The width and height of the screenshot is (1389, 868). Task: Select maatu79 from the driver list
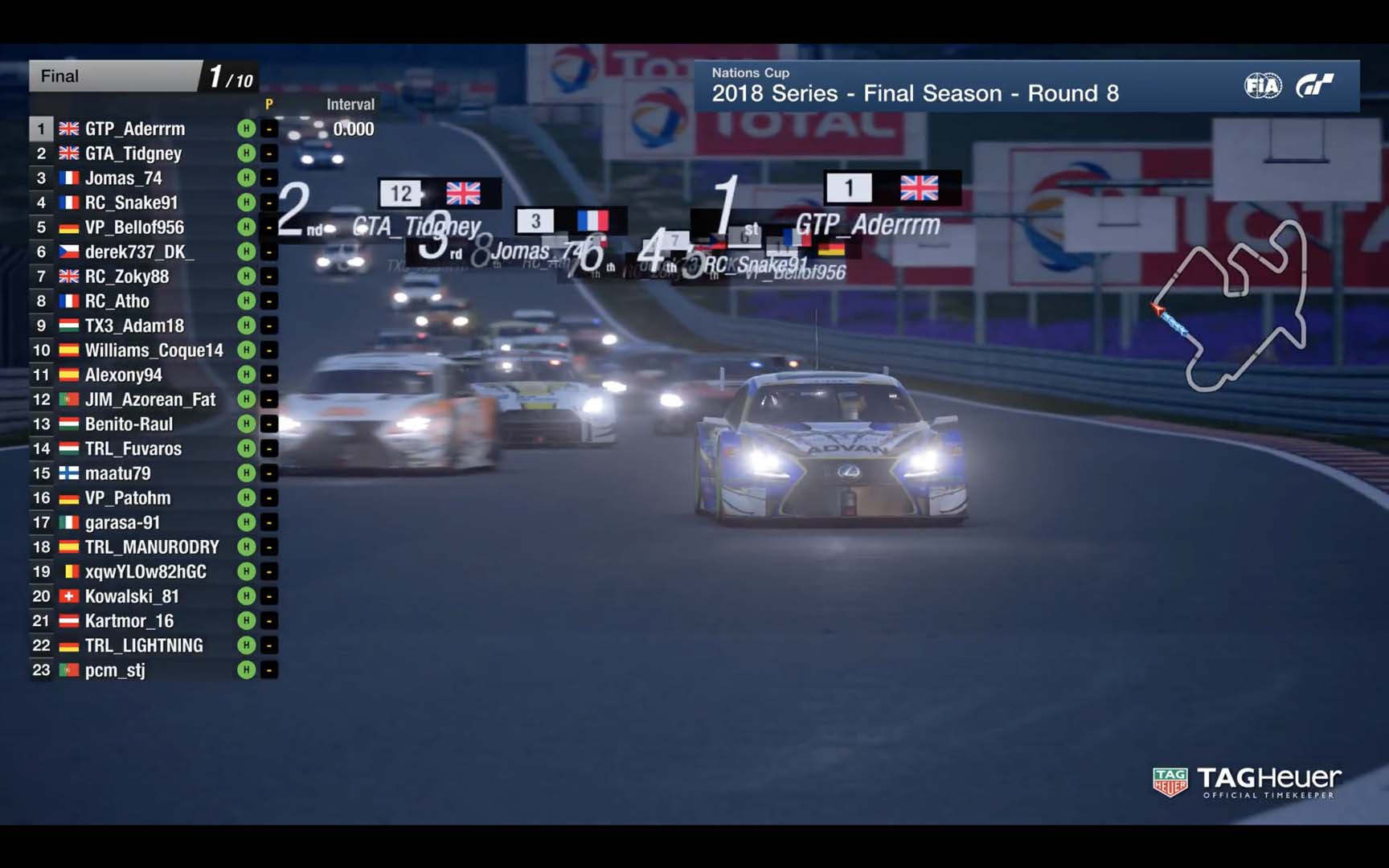tap(117, 473)
